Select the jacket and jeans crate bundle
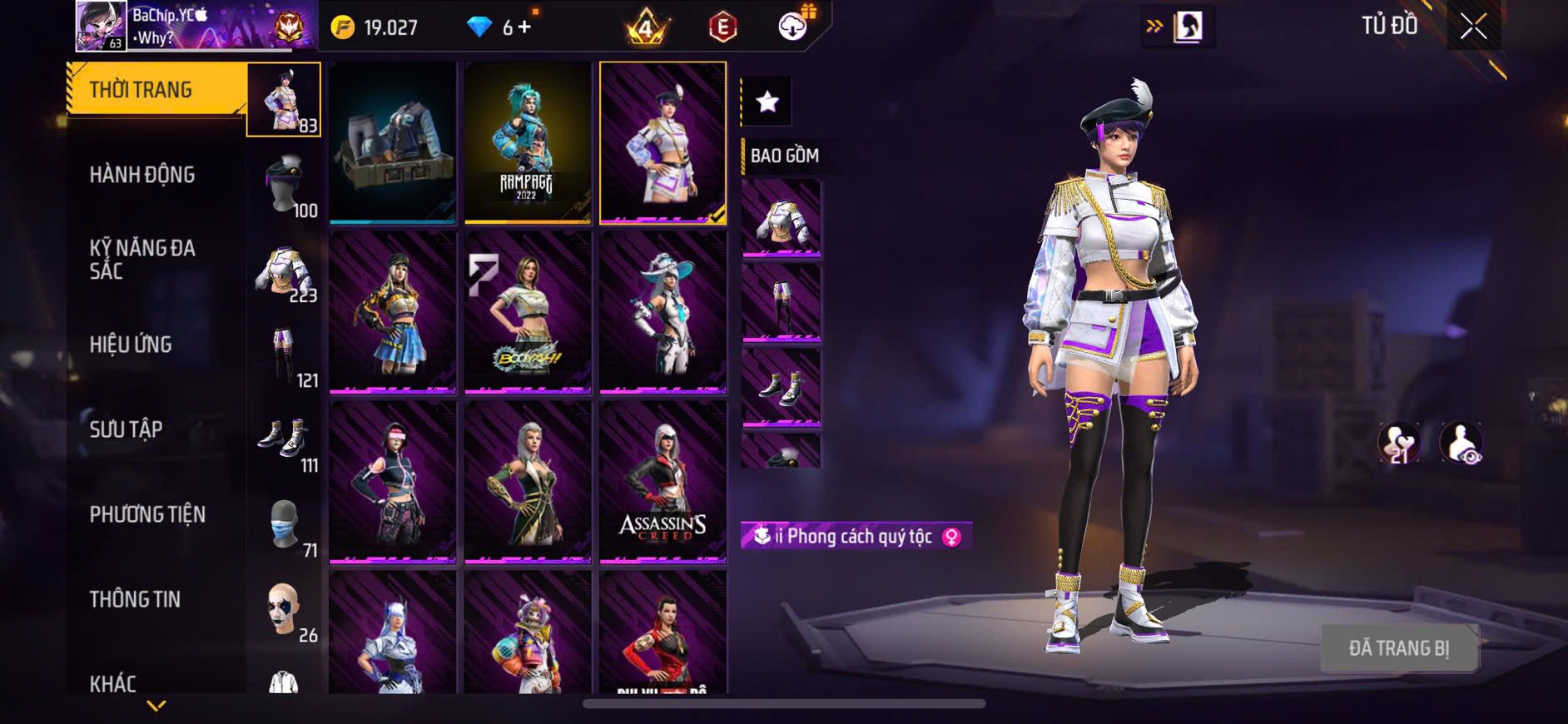Screen dimensions: 1568x724 [393, 142]
